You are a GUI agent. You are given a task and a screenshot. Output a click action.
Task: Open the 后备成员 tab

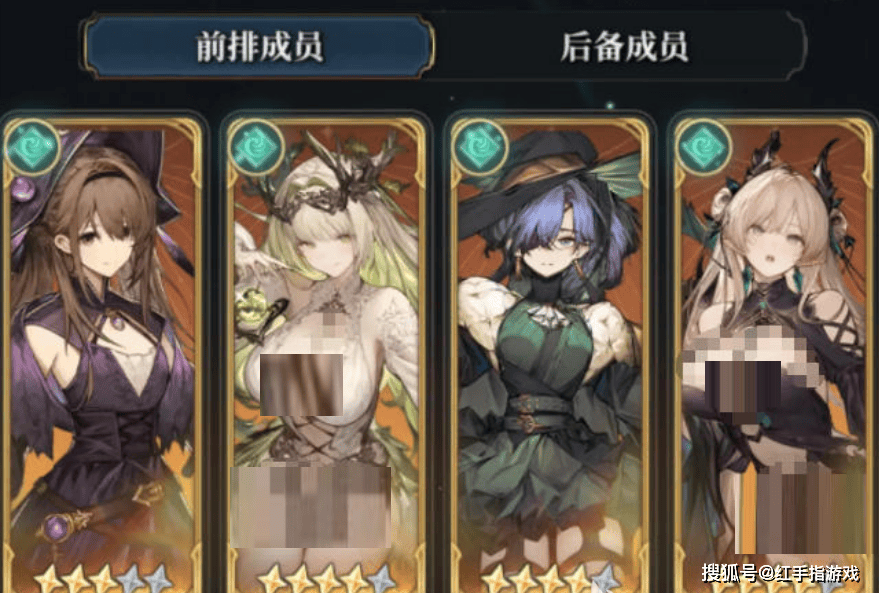tap(625, 47)
